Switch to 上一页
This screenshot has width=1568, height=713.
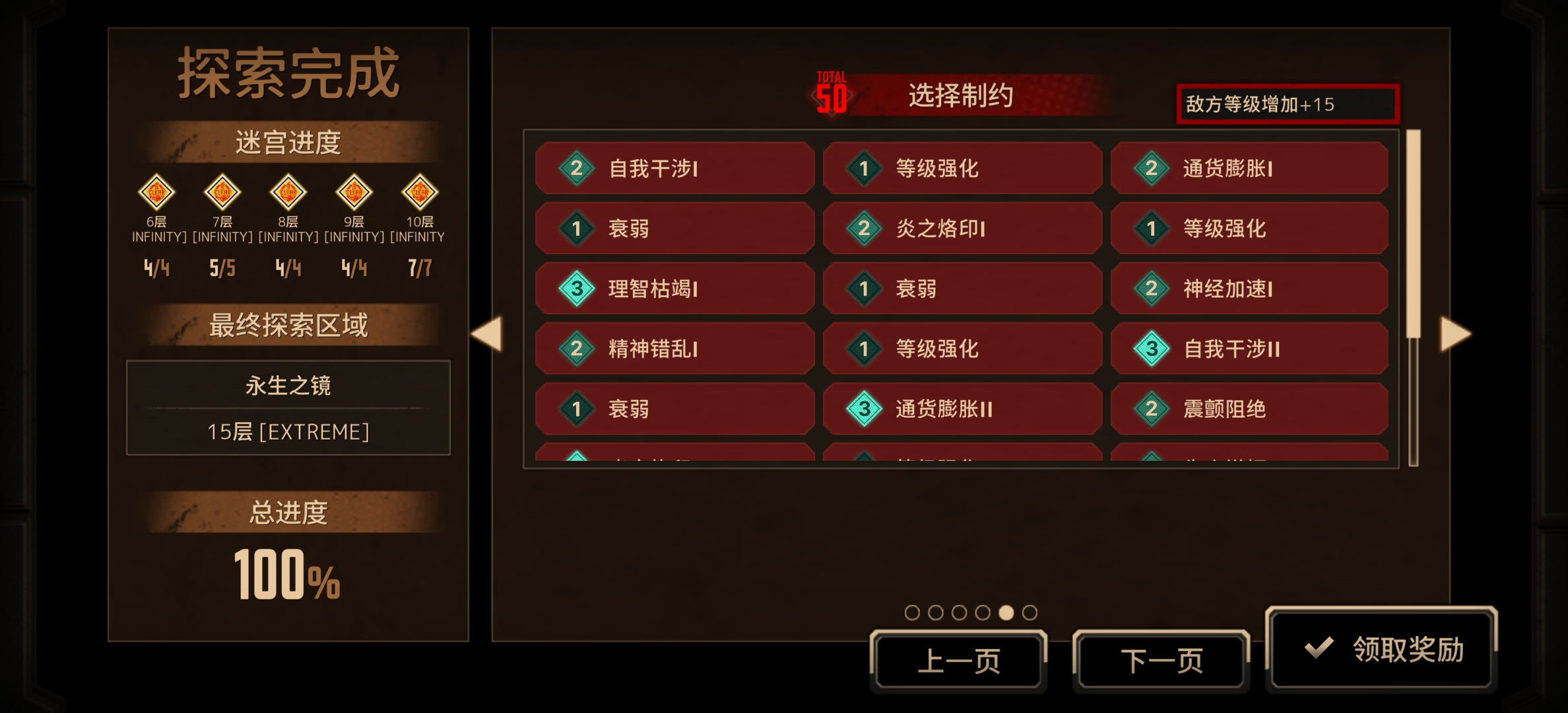pyautogui.click(x=960, y=658)
